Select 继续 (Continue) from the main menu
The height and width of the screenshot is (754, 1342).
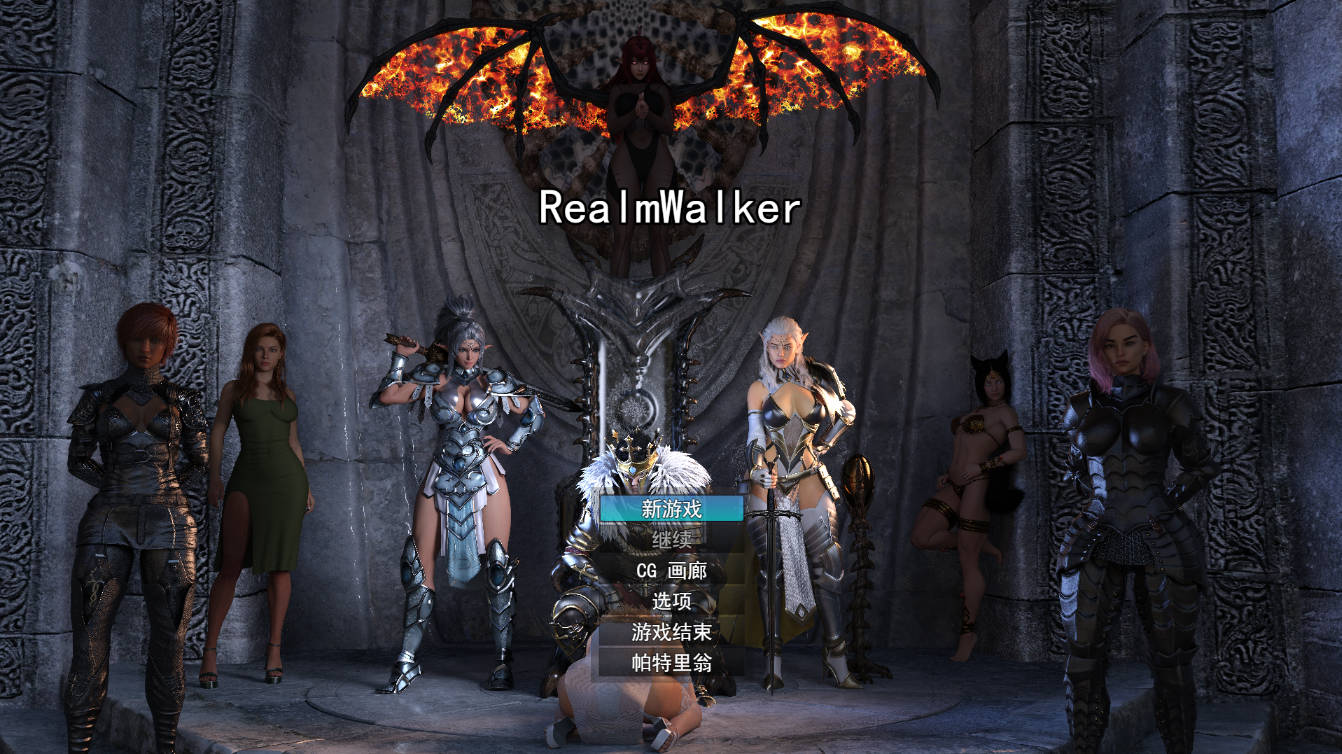click(671, 540)
